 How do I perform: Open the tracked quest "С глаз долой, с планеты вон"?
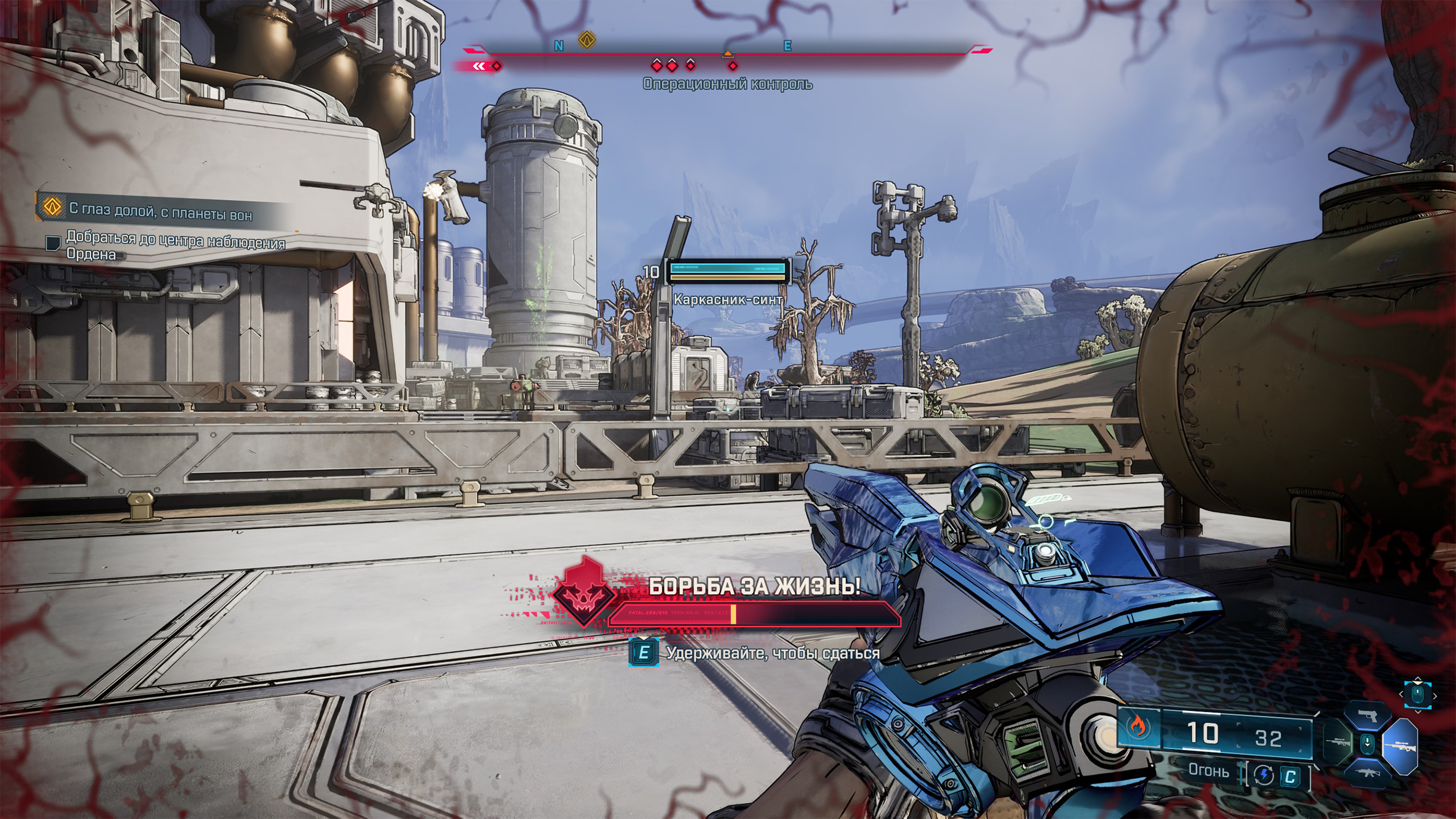click(x=160, y=211)
